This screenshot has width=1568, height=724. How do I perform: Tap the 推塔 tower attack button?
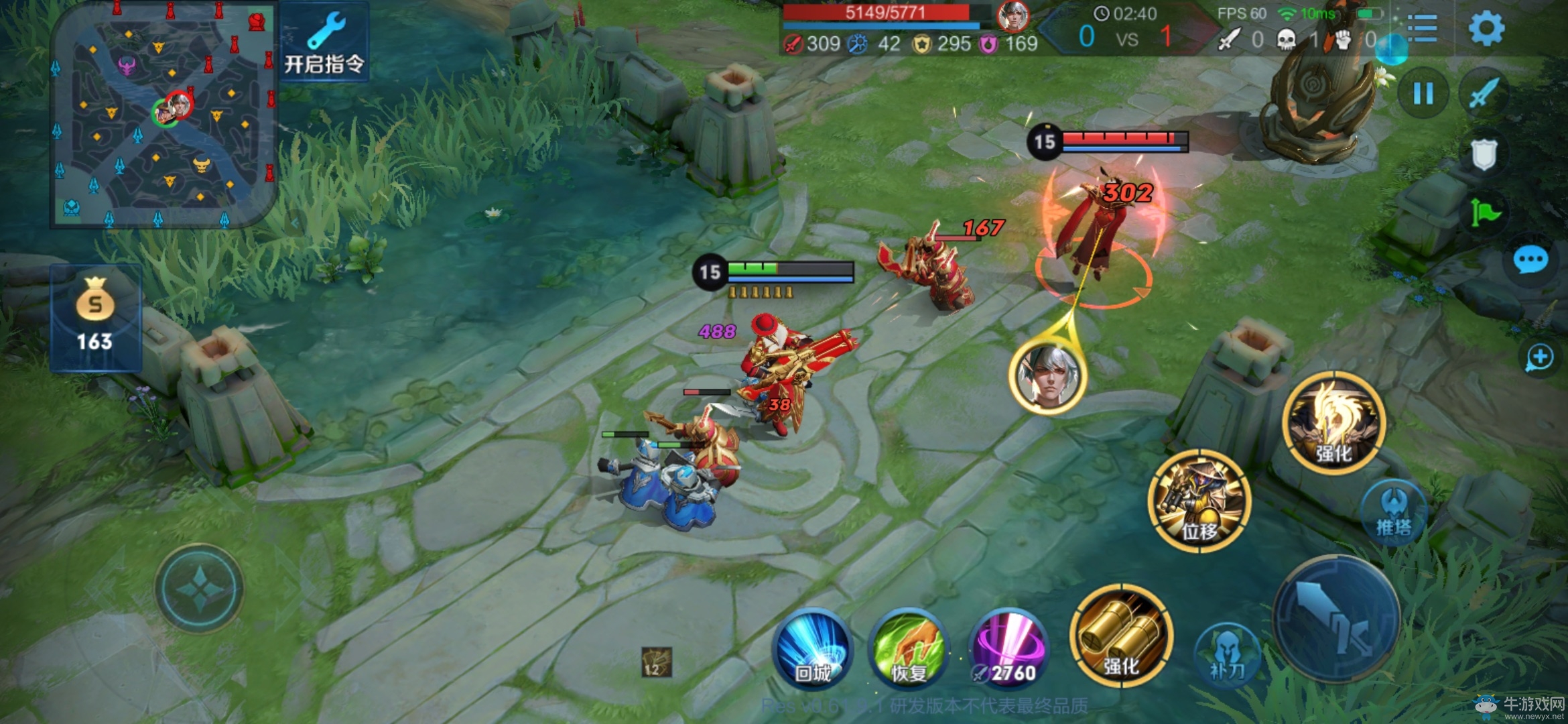pos(1394,512)
